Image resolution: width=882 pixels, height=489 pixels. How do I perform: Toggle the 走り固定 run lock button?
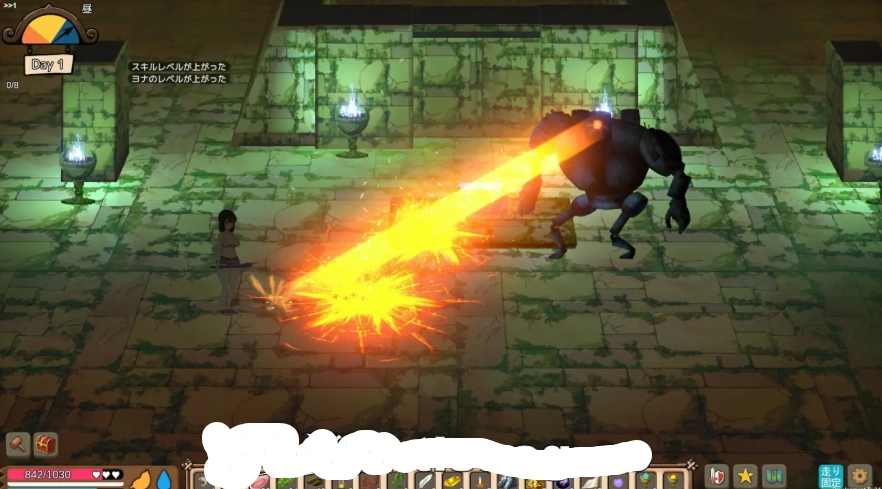(x=831, y=476)
